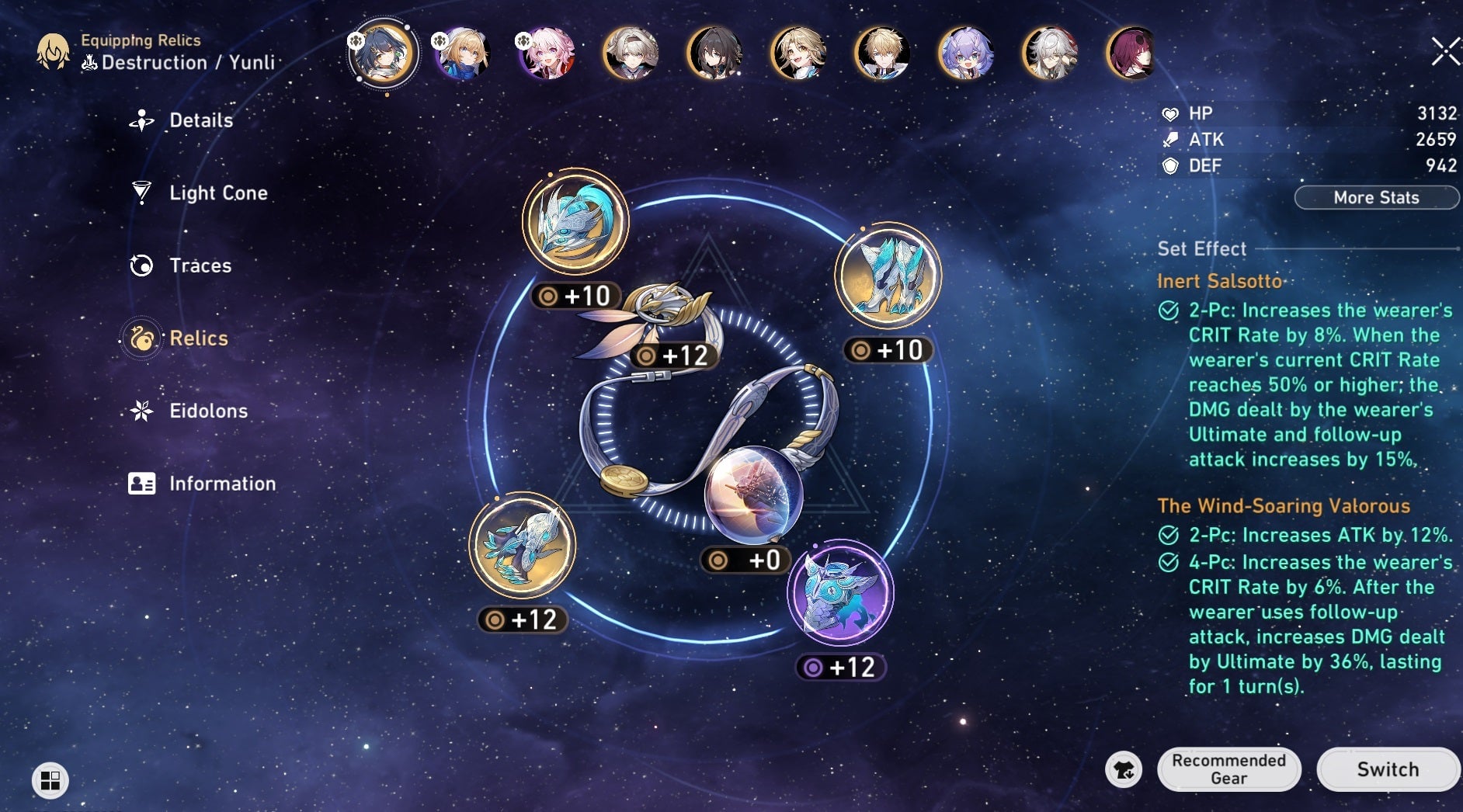
Task: Click the grid menu icon in bottom-left corner
Action: [51, 782]
